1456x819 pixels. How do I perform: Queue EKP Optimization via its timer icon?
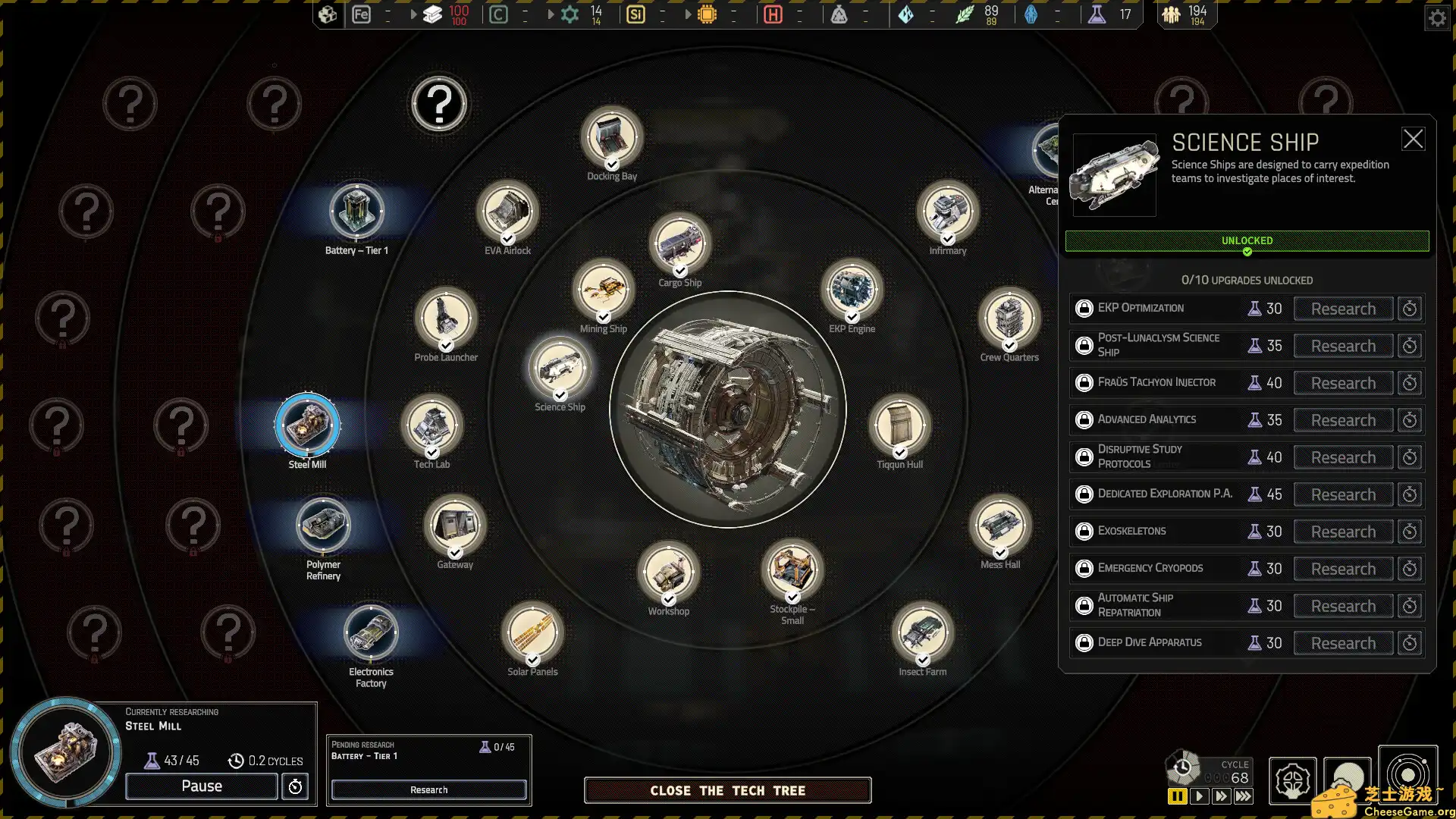point(1410,308)
